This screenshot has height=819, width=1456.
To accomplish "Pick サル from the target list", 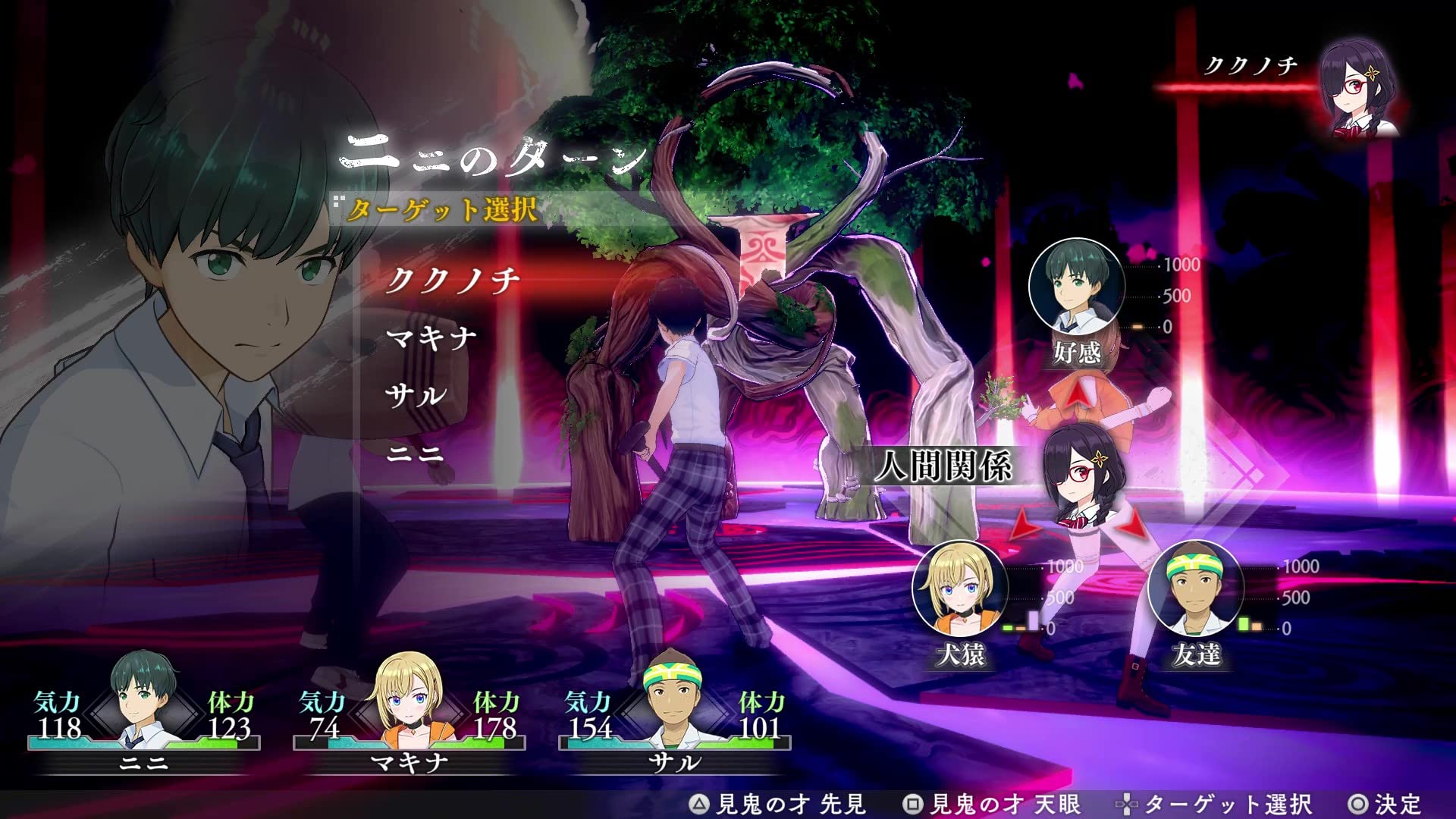I will click(416, 395).
